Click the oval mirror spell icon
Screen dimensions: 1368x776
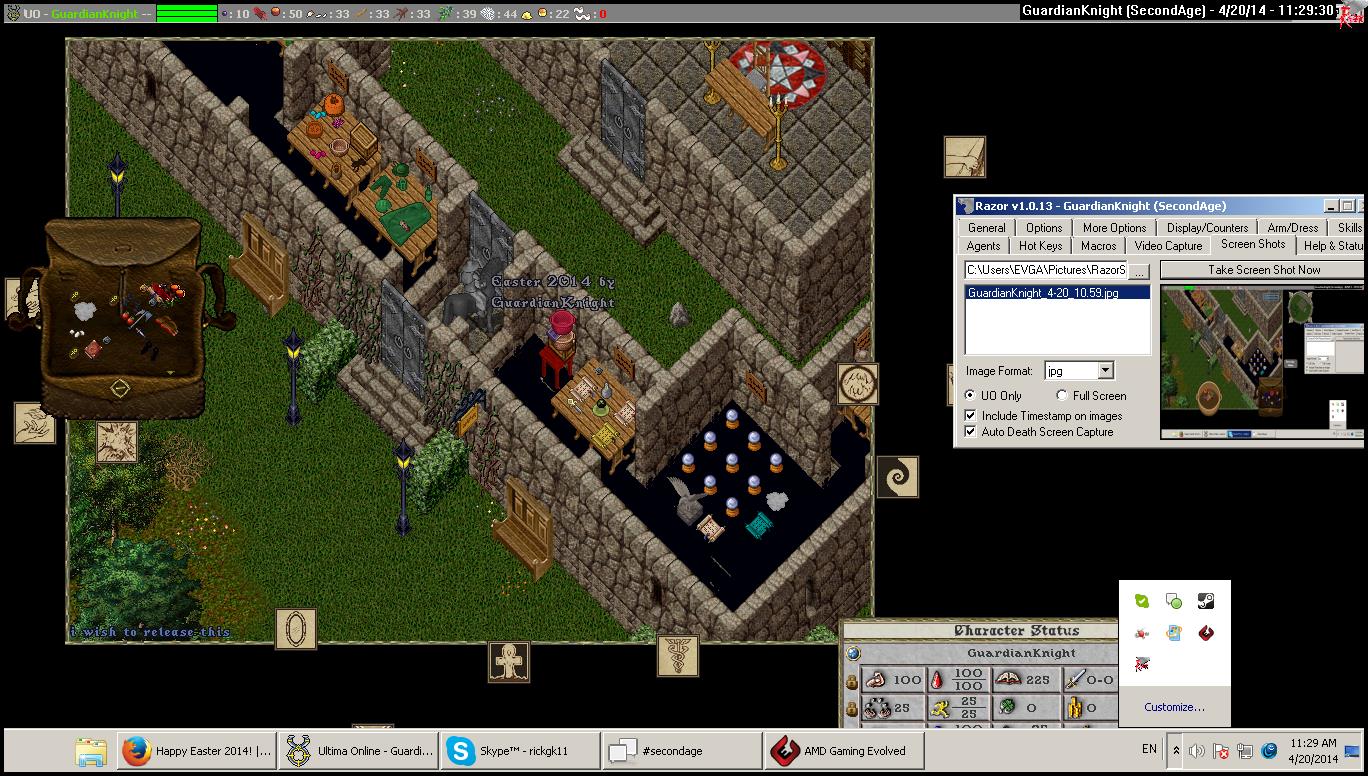click(295, 629)
